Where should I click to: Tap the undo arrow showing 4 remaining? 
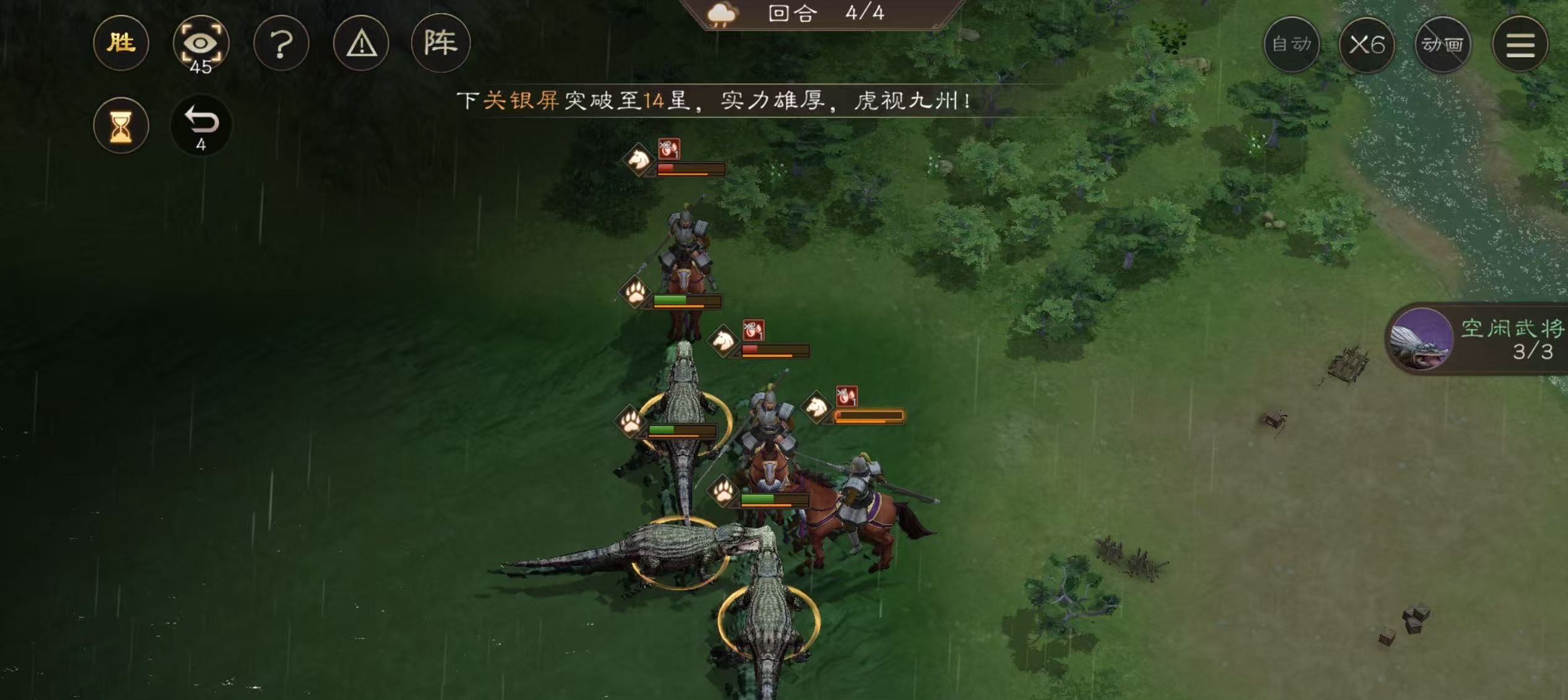point(201,126)
